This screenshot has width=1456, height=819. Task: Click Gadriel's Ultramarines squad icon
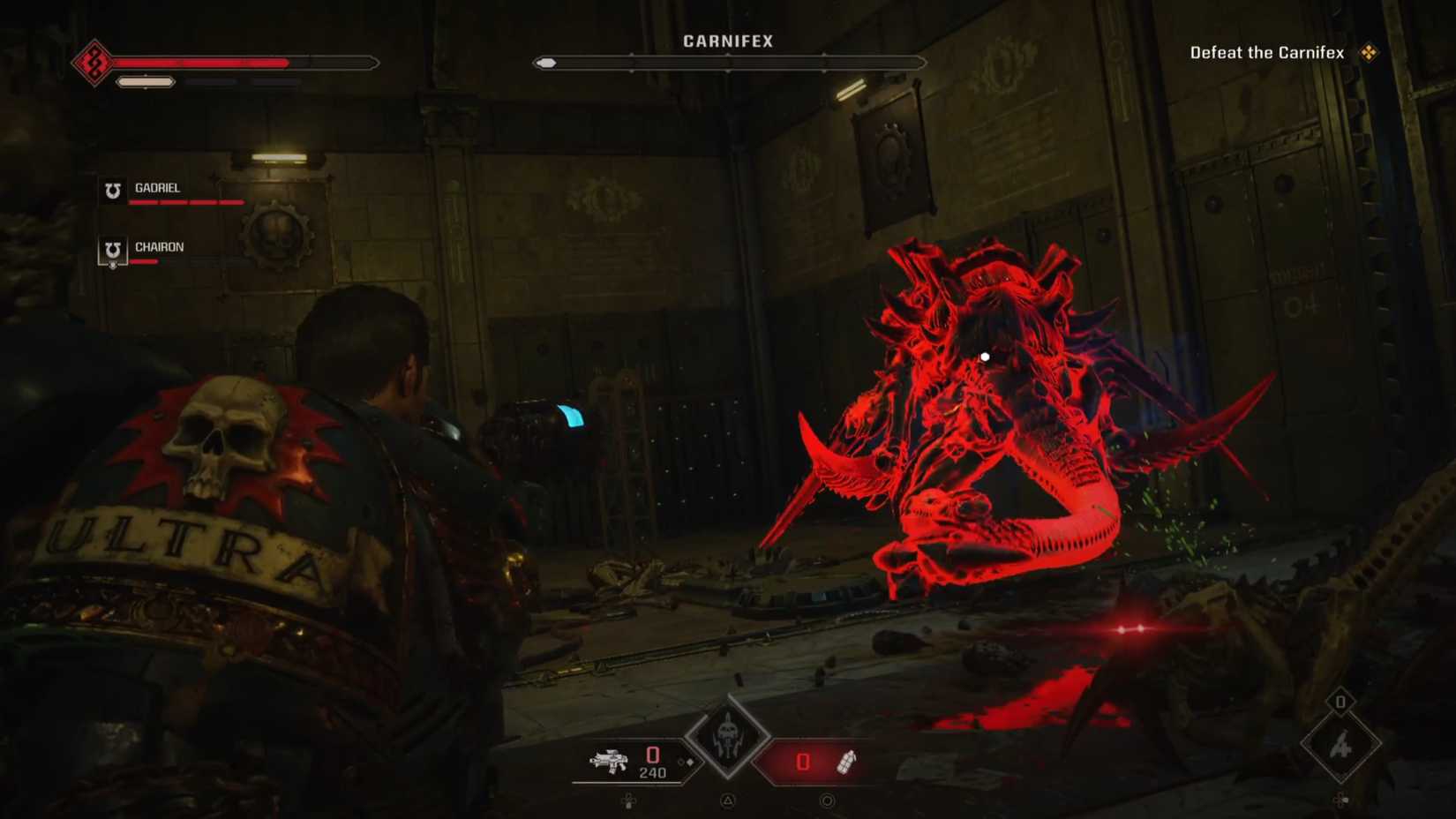[x=111, y=190]
